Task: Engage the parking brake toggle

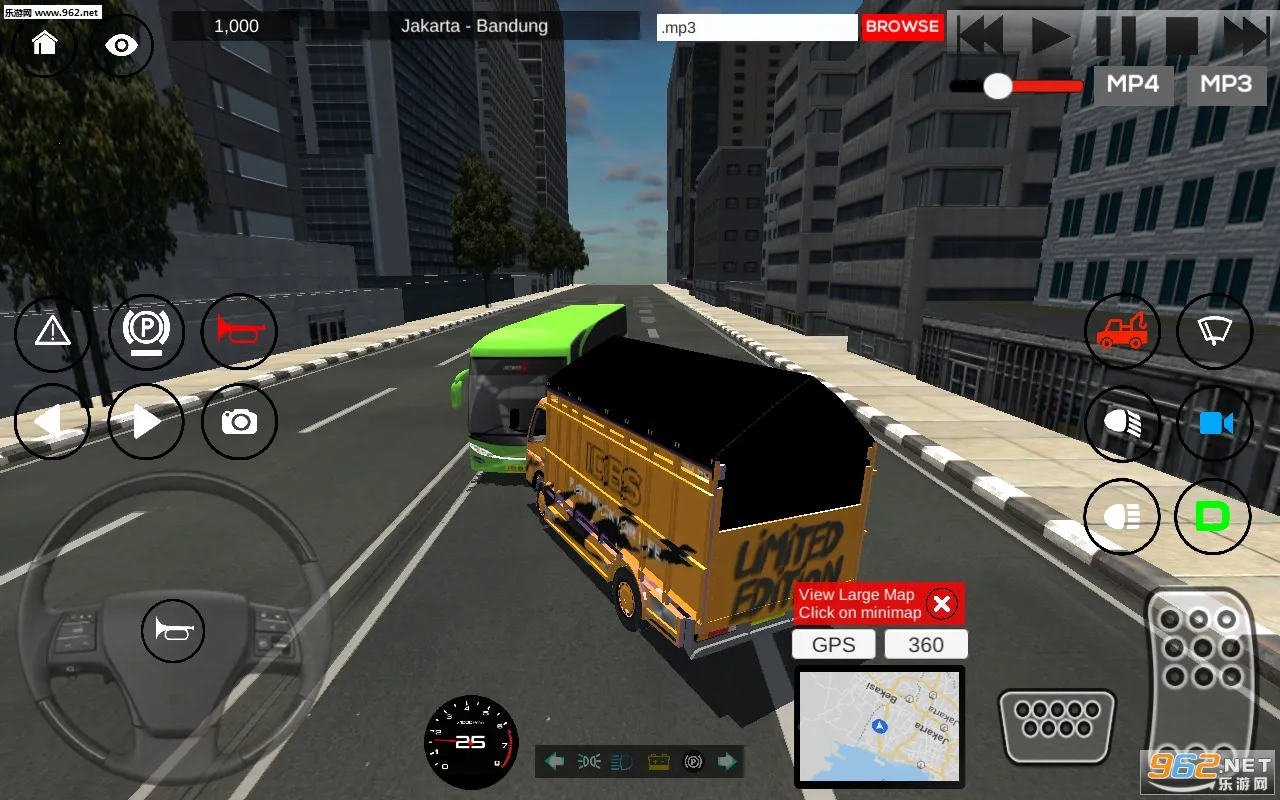Action: pos(146,331)
